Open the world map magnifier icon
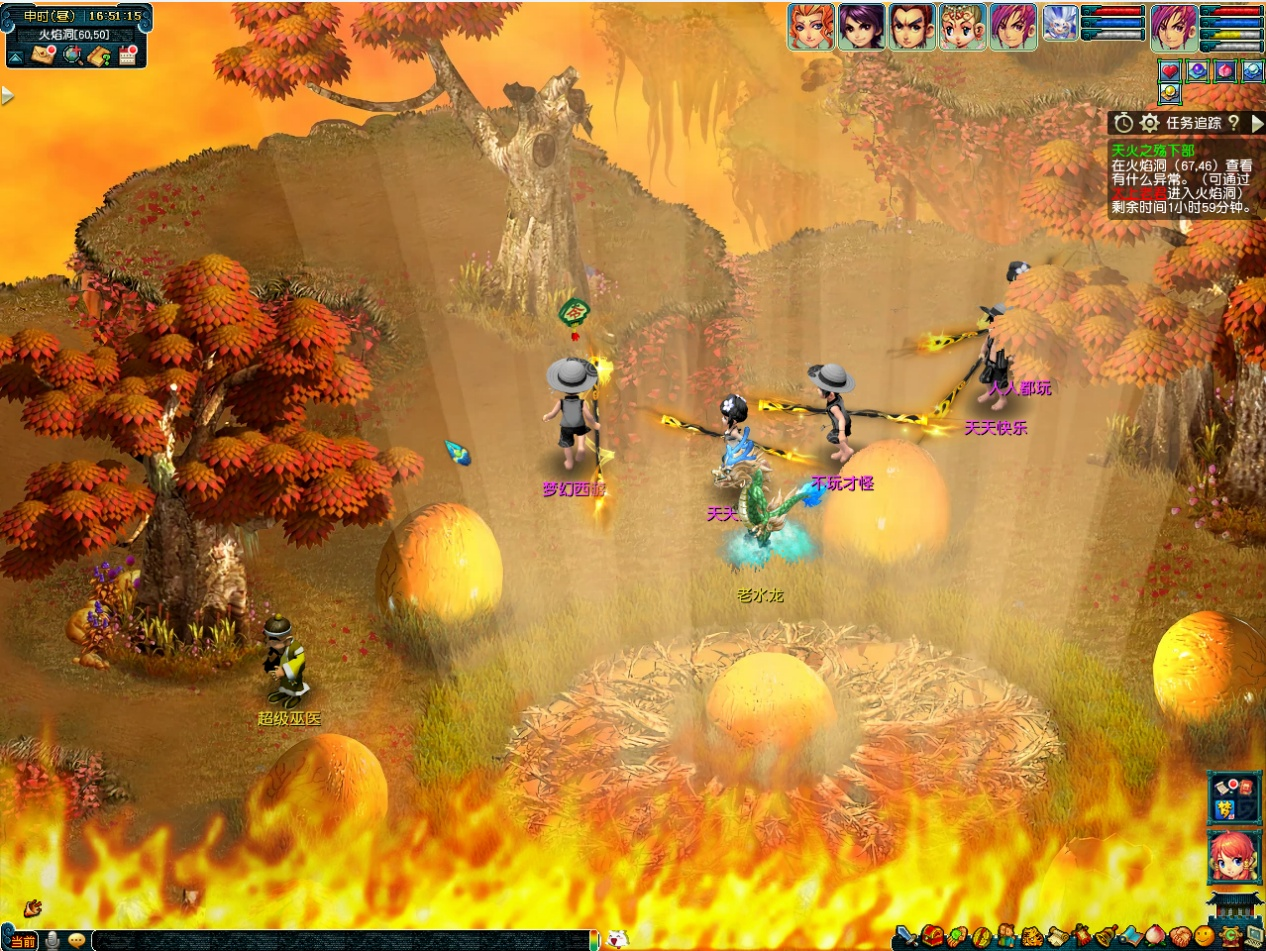The image size is (1266, 951). click(x=72, y=56)
